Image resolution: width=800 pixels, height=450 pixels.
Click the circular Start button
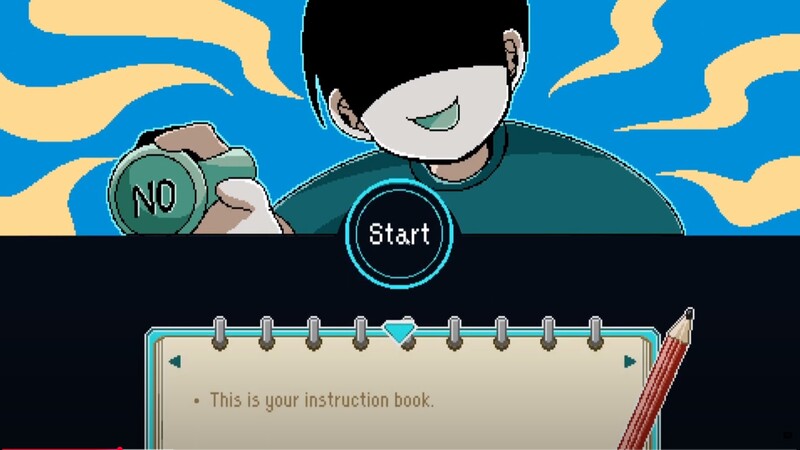click(x=399, y=234)
